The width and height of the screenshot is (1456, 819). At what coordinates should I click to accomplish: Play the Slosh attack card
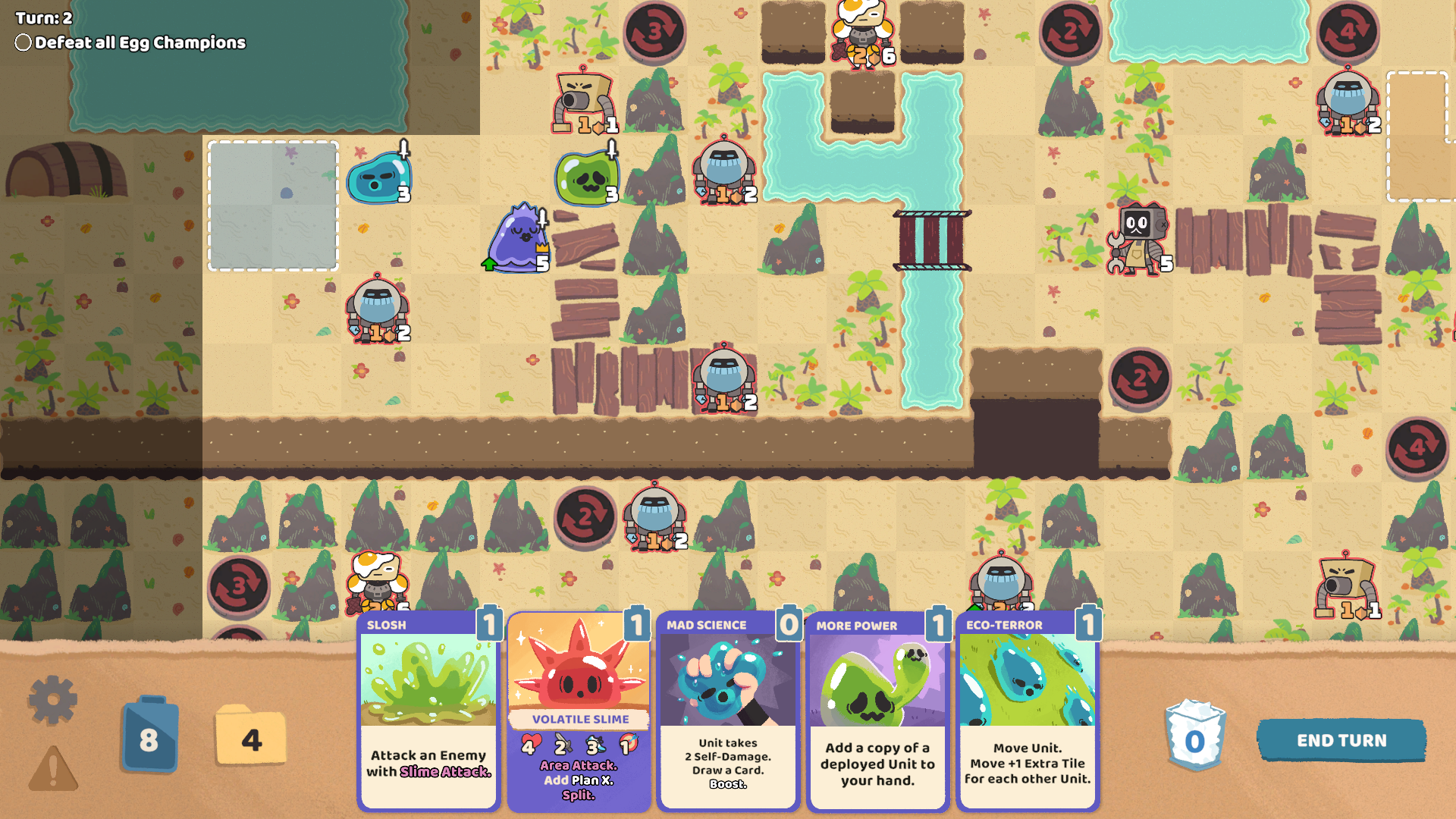point(428,713)
